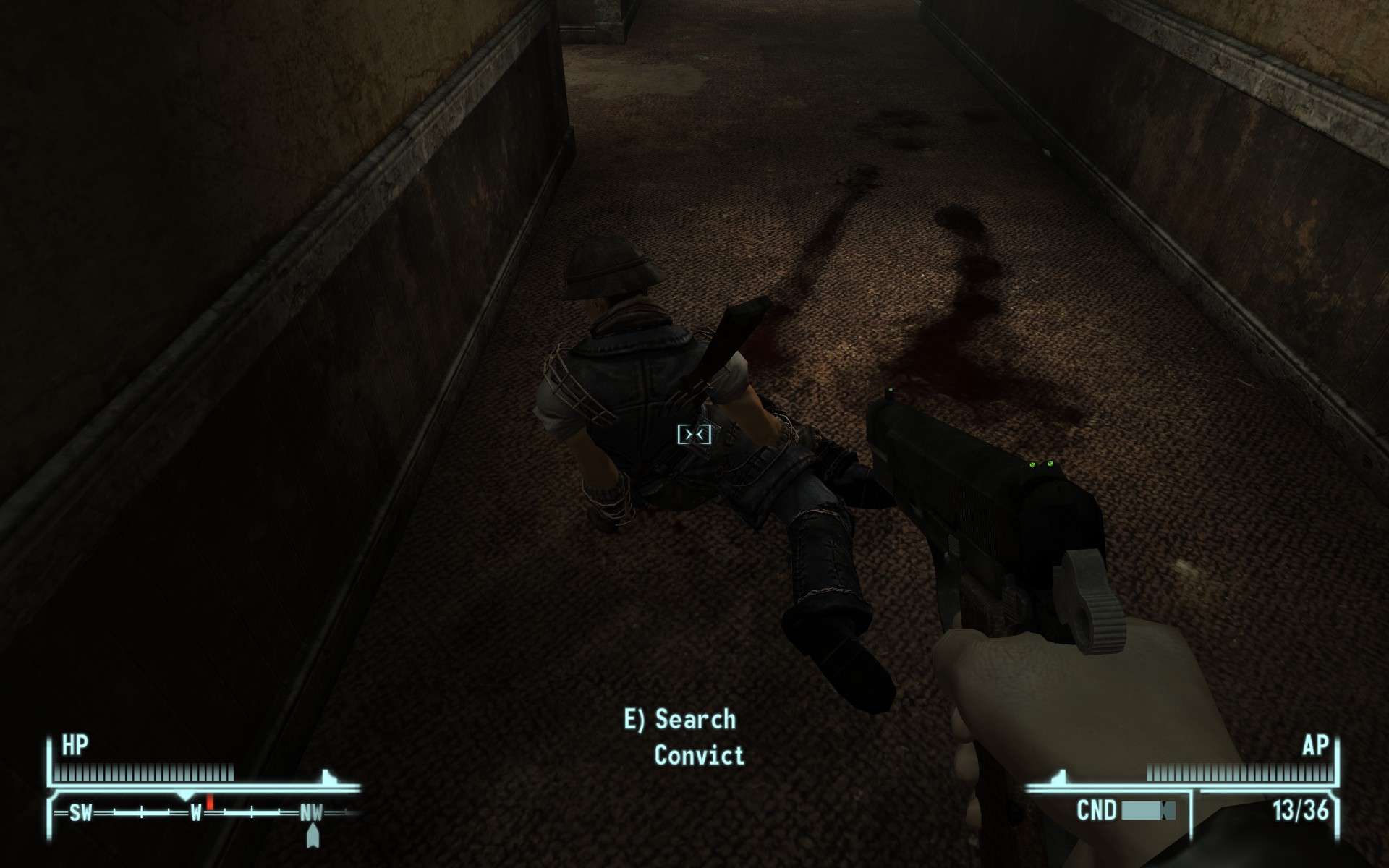Viewport: 1389px width, 868px height.
Task: Click the W marker on the compass bar
Action: tap(197, 812)
